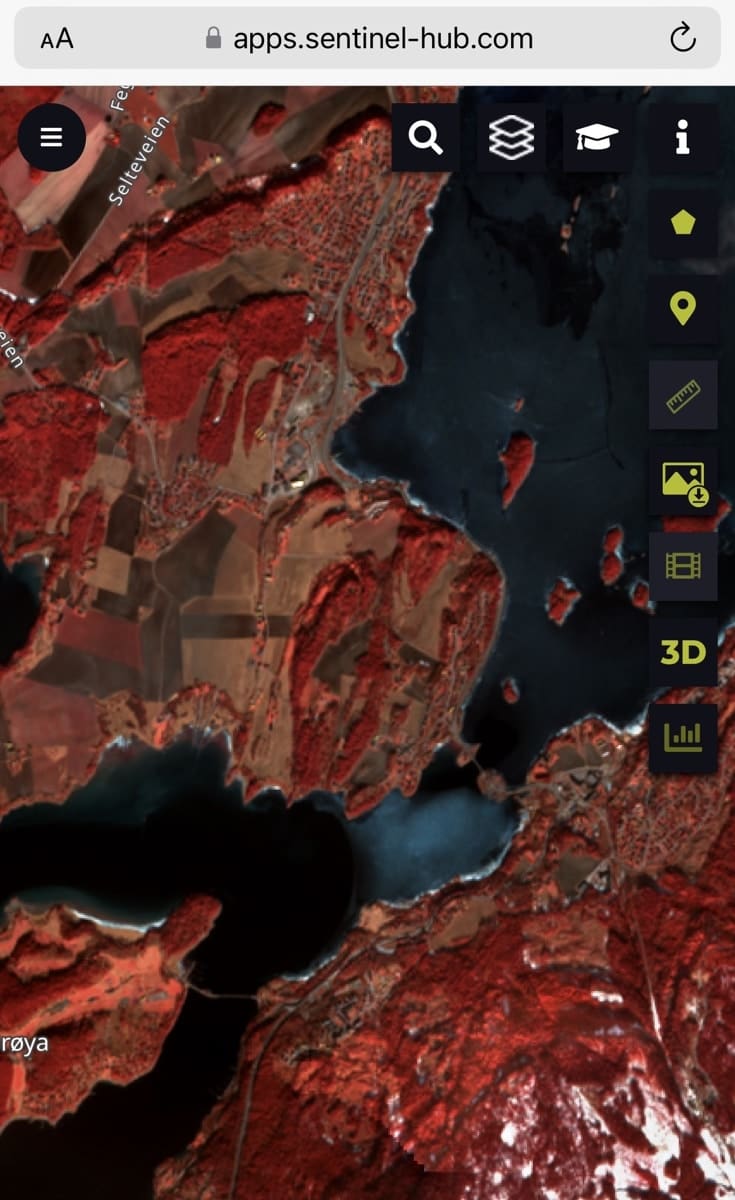Select the map pin marker tool
The width and height of the screenshot is (735, 1200).
tap(683, 309)
